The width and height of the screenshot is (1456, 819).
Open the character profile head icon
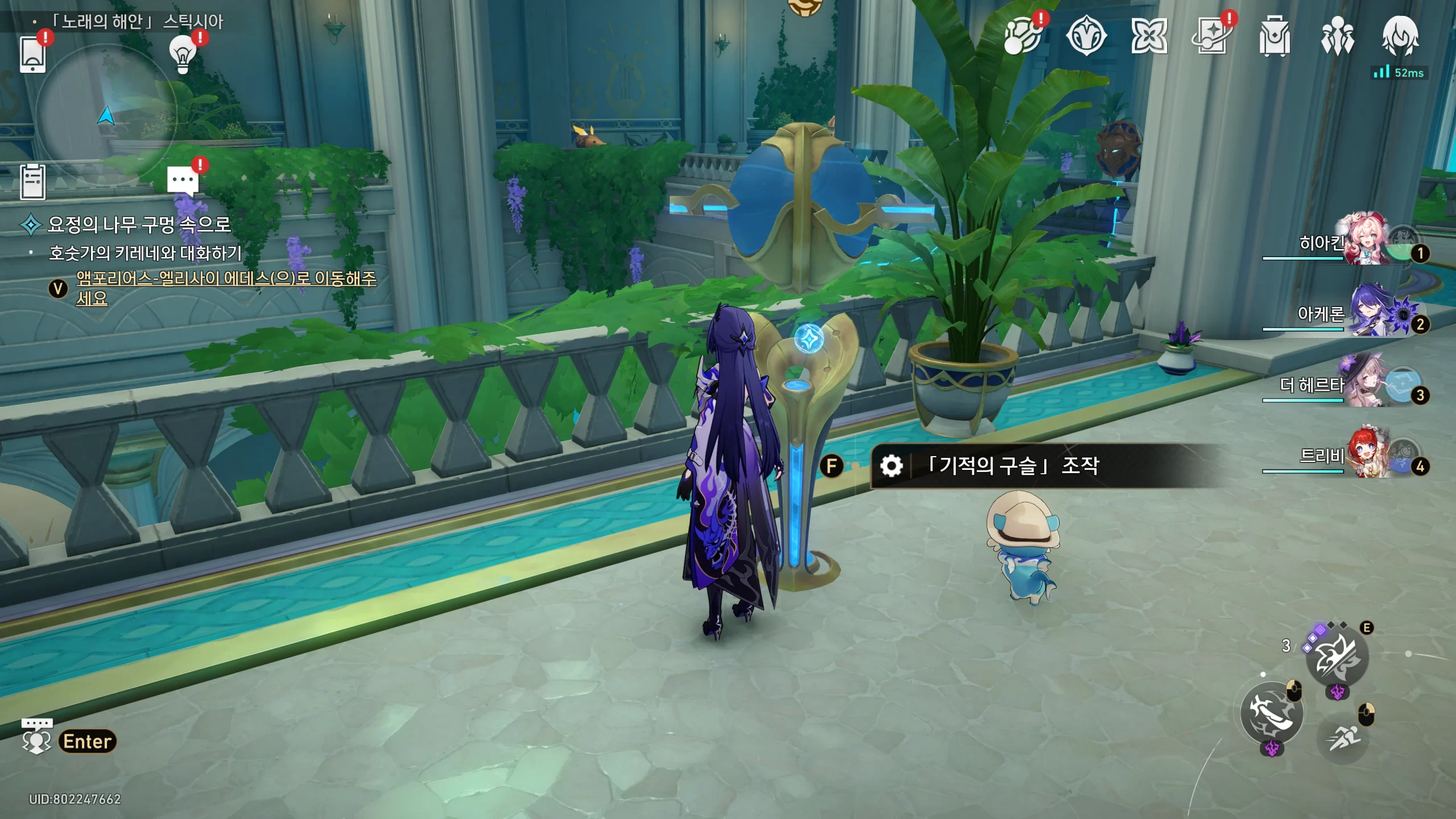(1400, 36)
